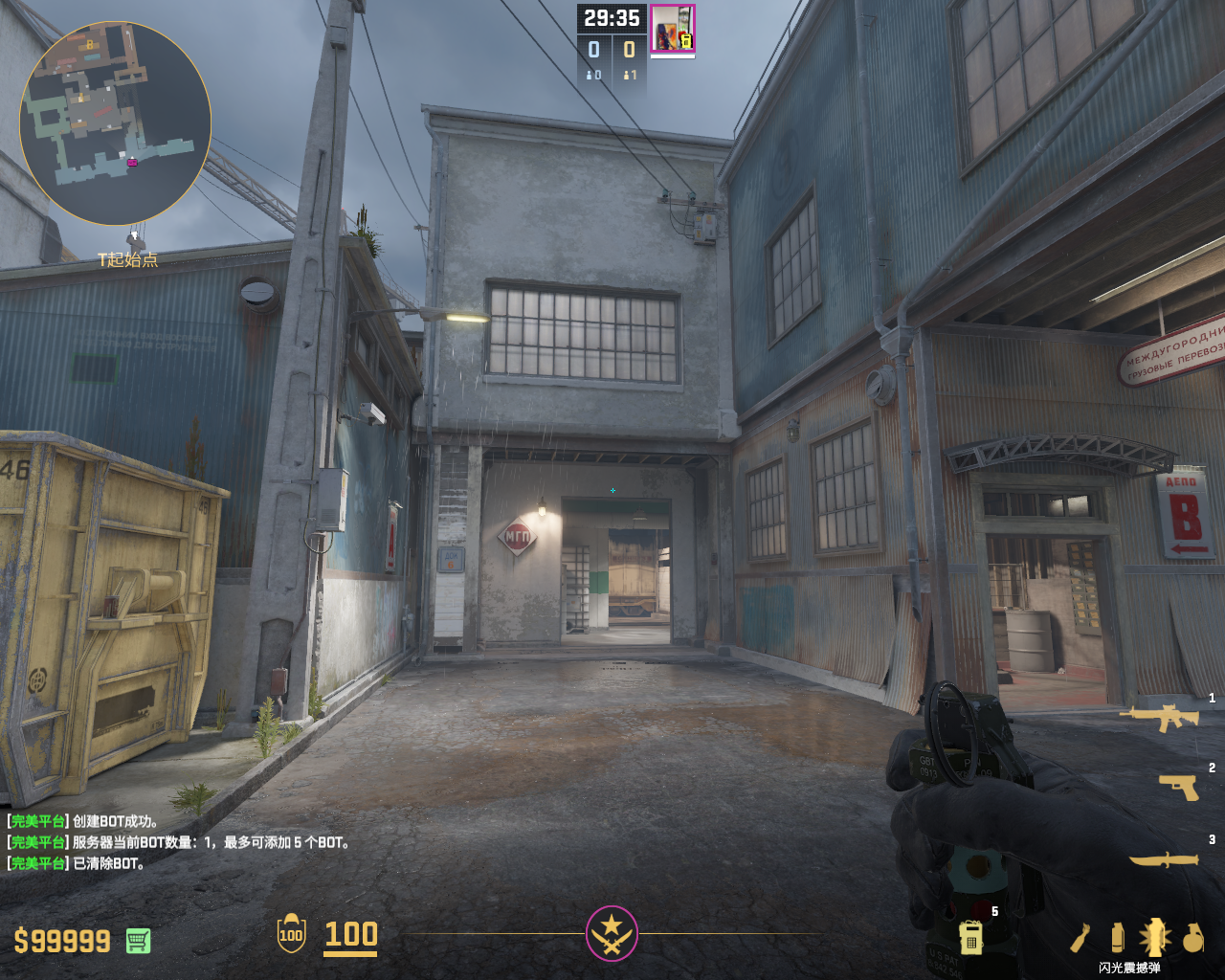Select the smoke grenade icon
The image size is (1225, 980).
pyautogui.click(x=1117, y=938)
